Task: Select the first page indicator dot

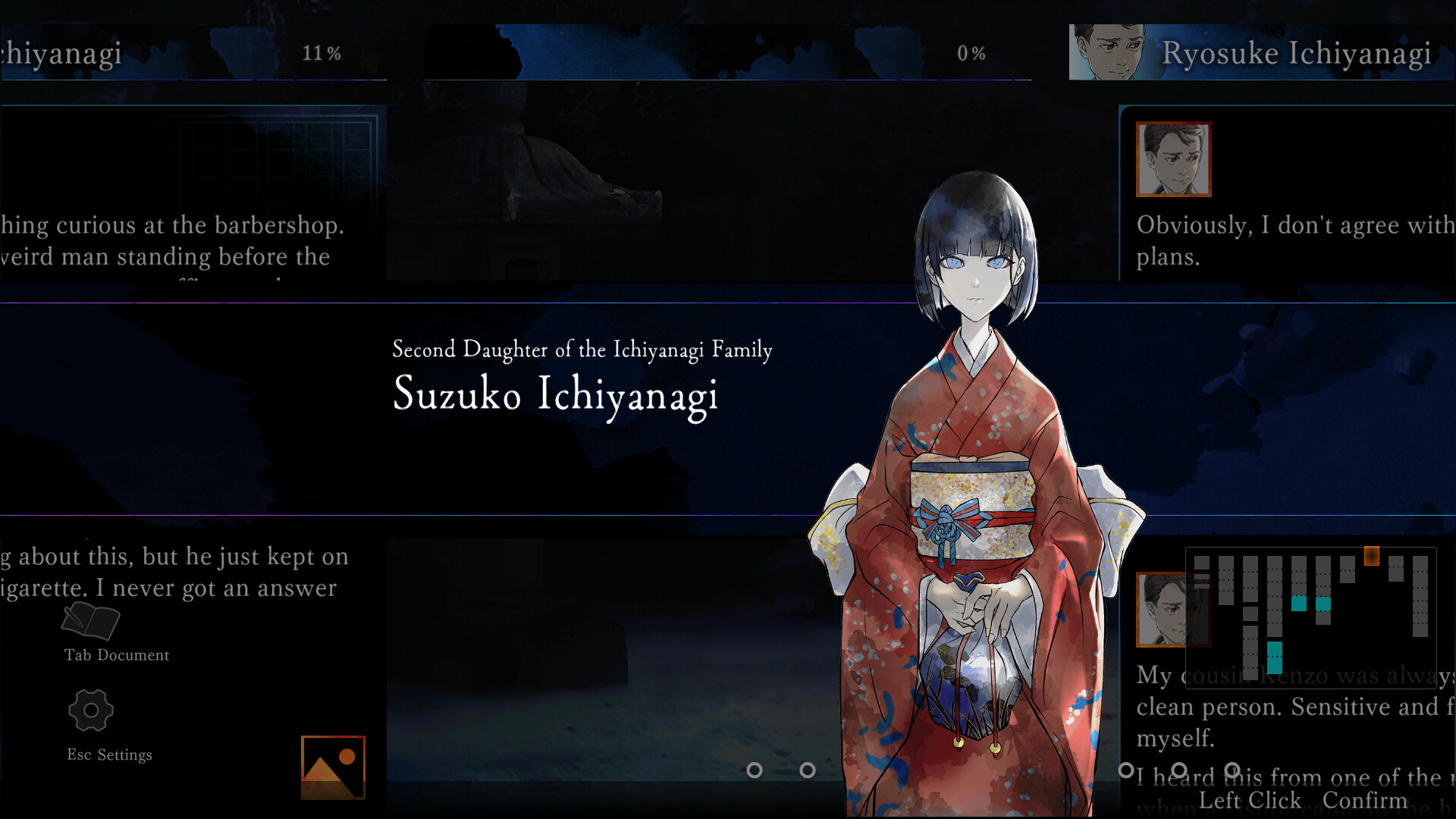Action: [755, 771]
